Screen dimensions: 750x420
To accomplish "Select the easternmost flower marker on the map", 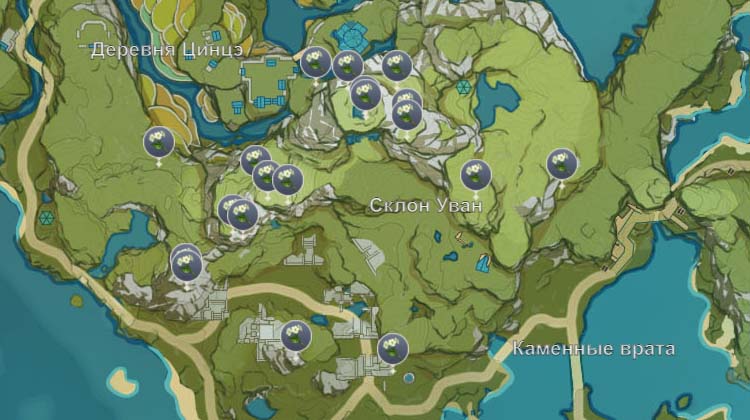I will [561, 164].
